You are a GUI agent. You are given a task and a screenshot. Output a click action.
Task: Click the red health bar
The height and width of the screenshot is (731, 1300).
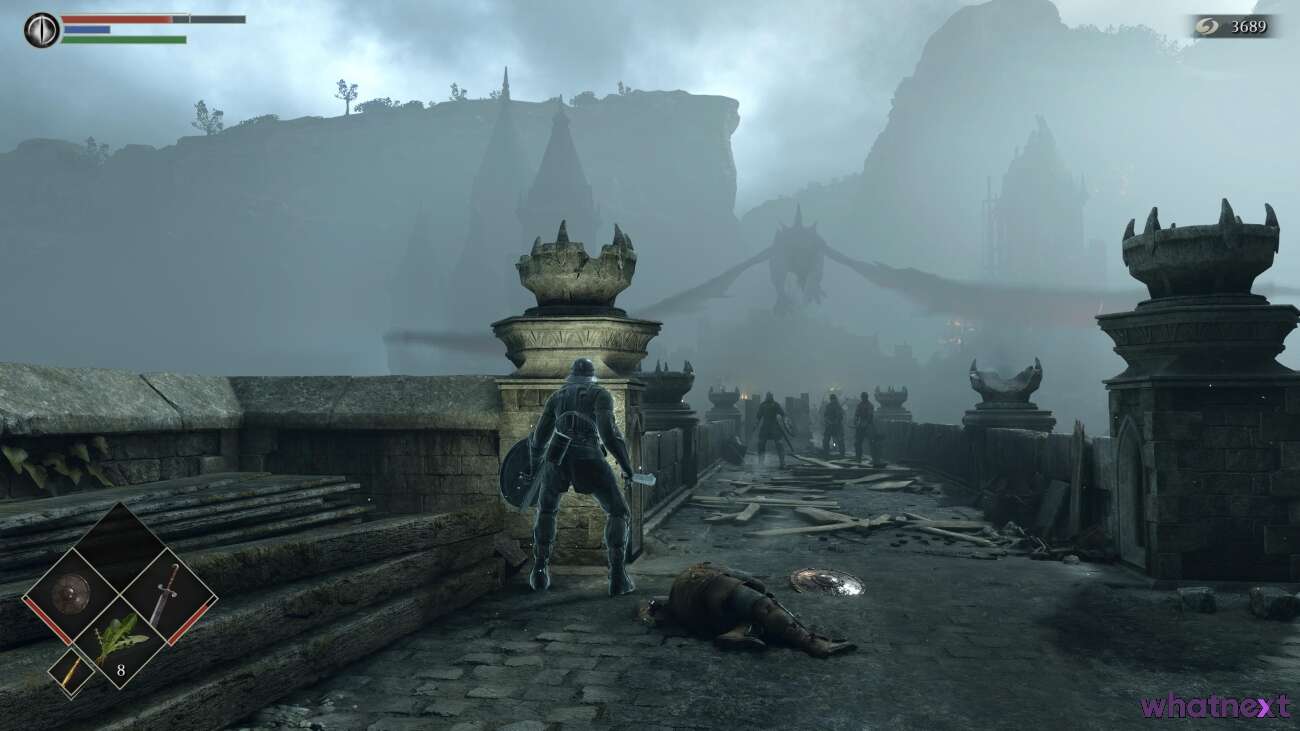(x=115, y=18)
